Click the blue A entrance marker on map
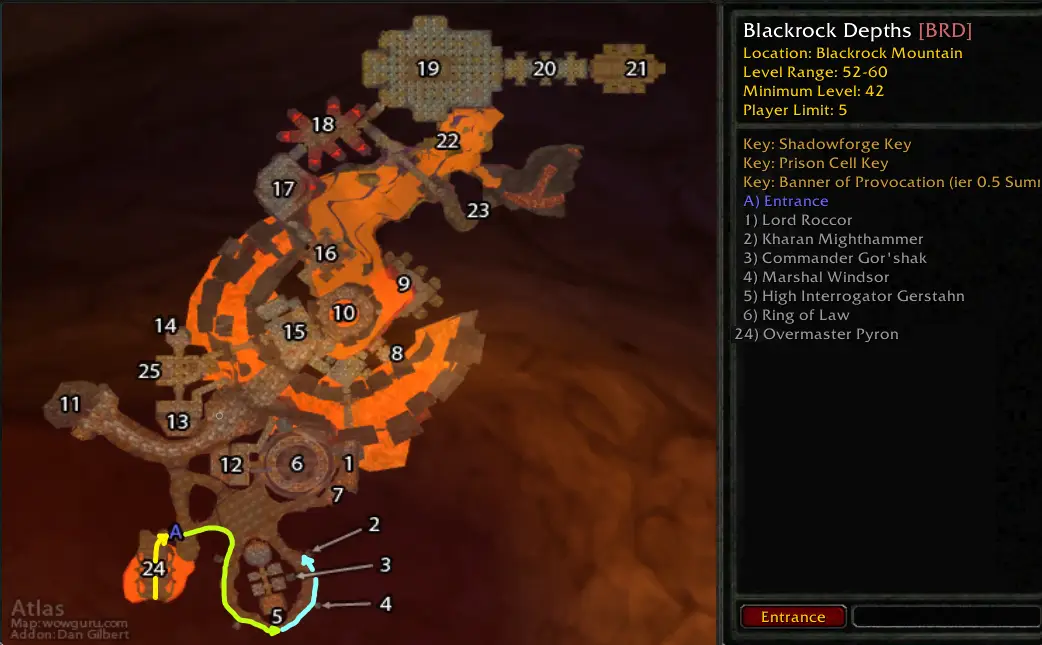 (x=176, y=531)
